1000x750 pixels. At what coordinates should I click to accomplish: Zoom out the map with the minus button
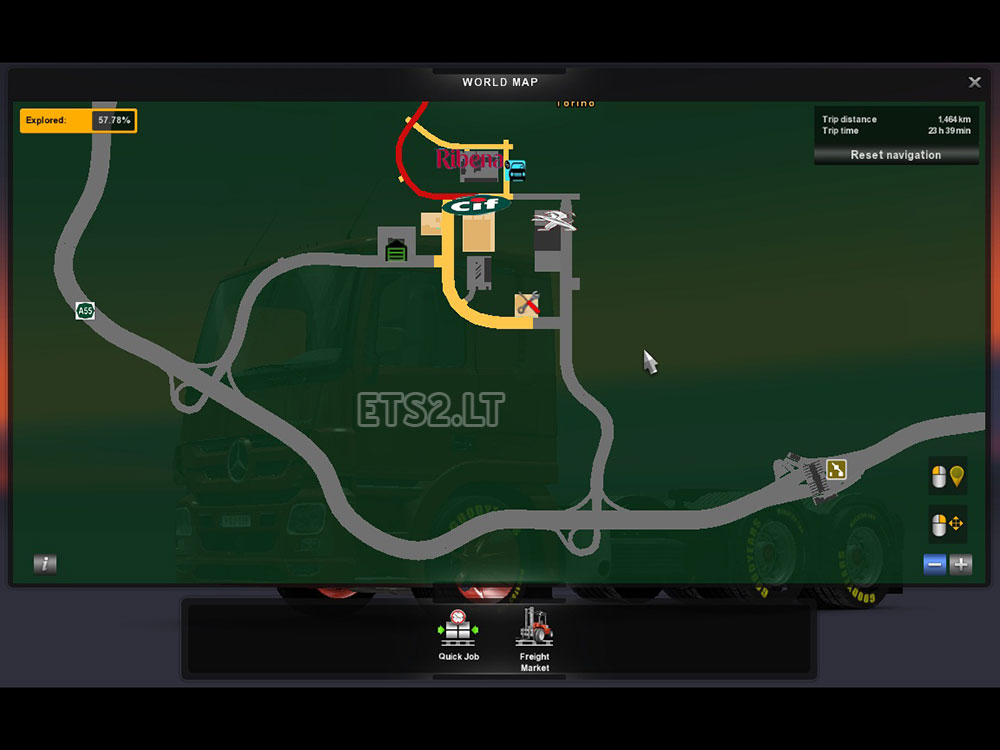click(935, 565)
